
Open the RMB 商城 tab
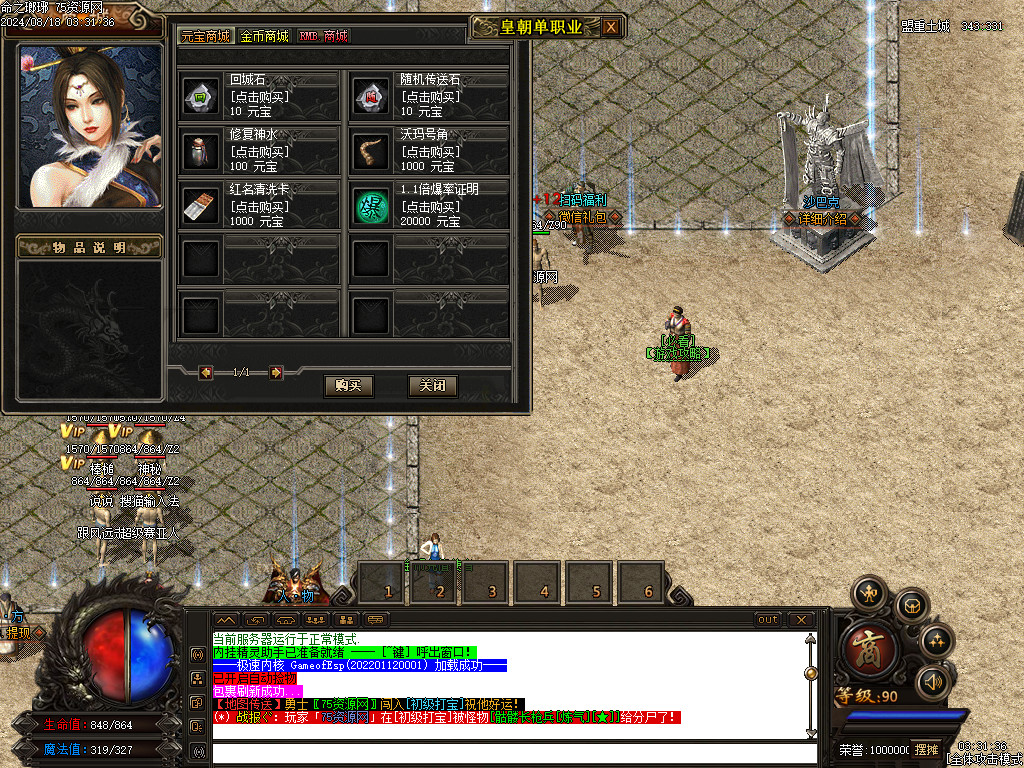pyautogui.click(x=323, y=36)
